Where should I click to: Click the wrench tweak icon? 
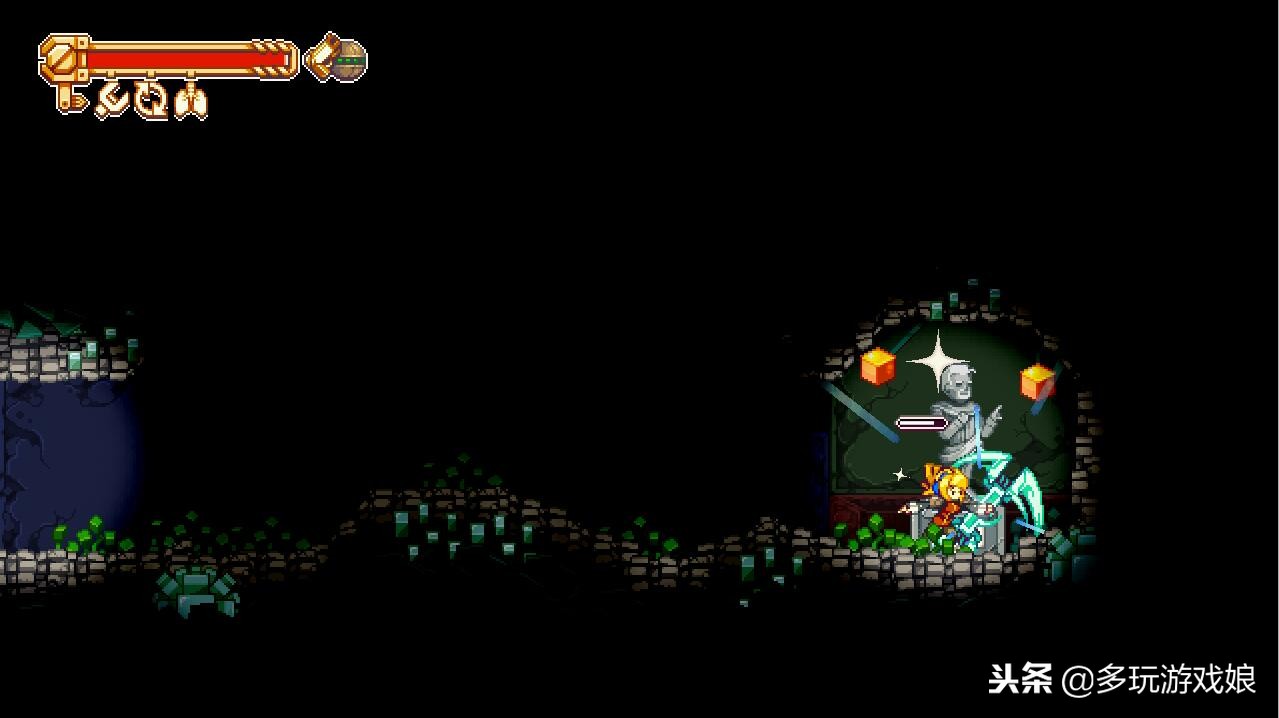point(112,100)
